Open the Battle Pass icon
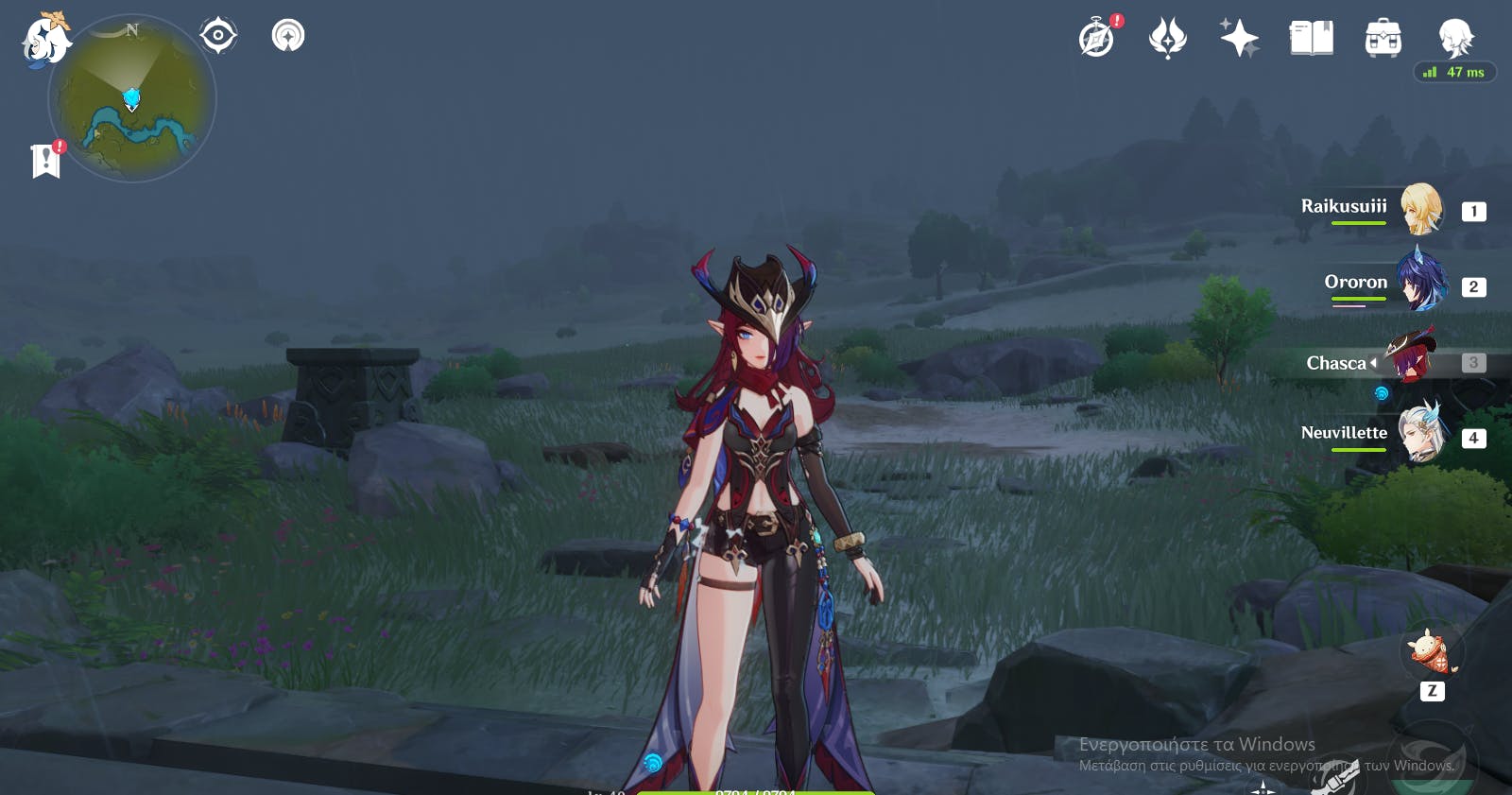The image size is (1512, 795). pos(1167,39)
